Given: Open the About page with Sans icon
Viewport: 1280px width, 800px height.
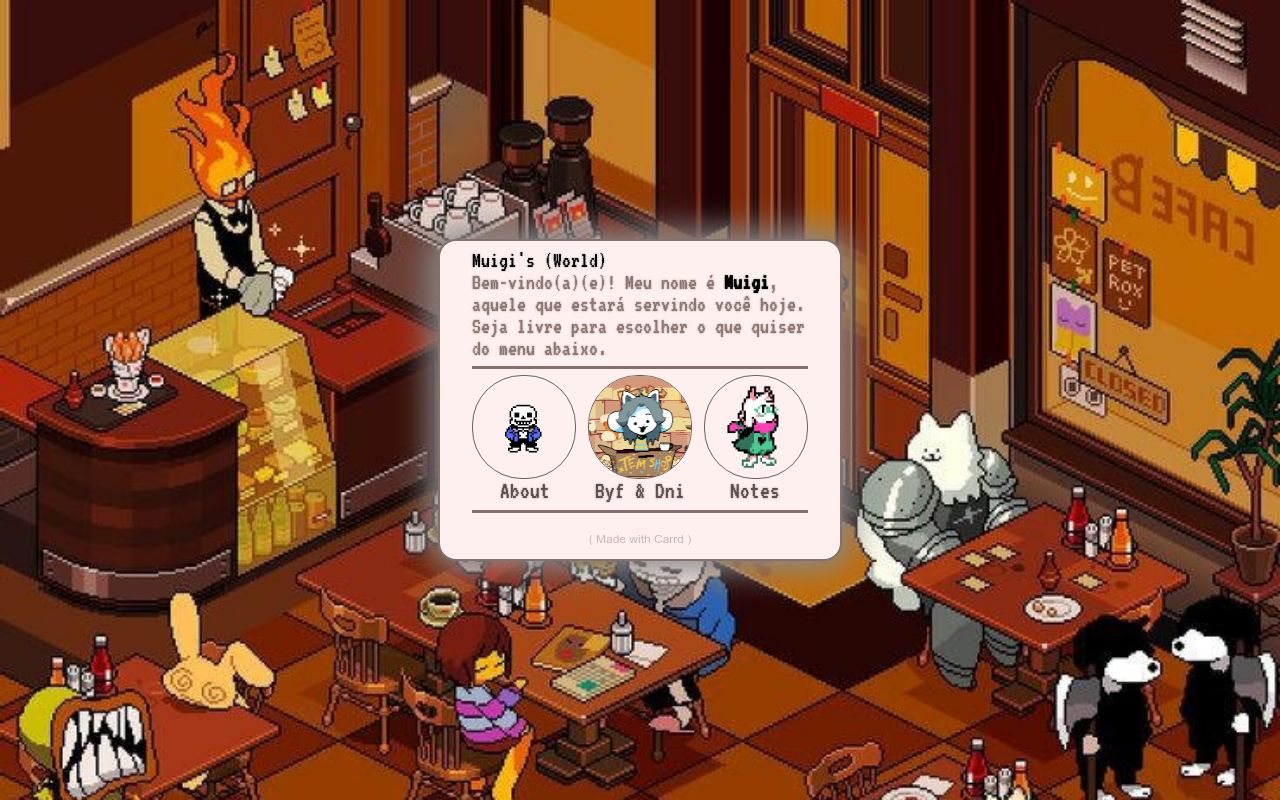Looking at the screenshot, I should pyautogui.click(x=523, y=427).
